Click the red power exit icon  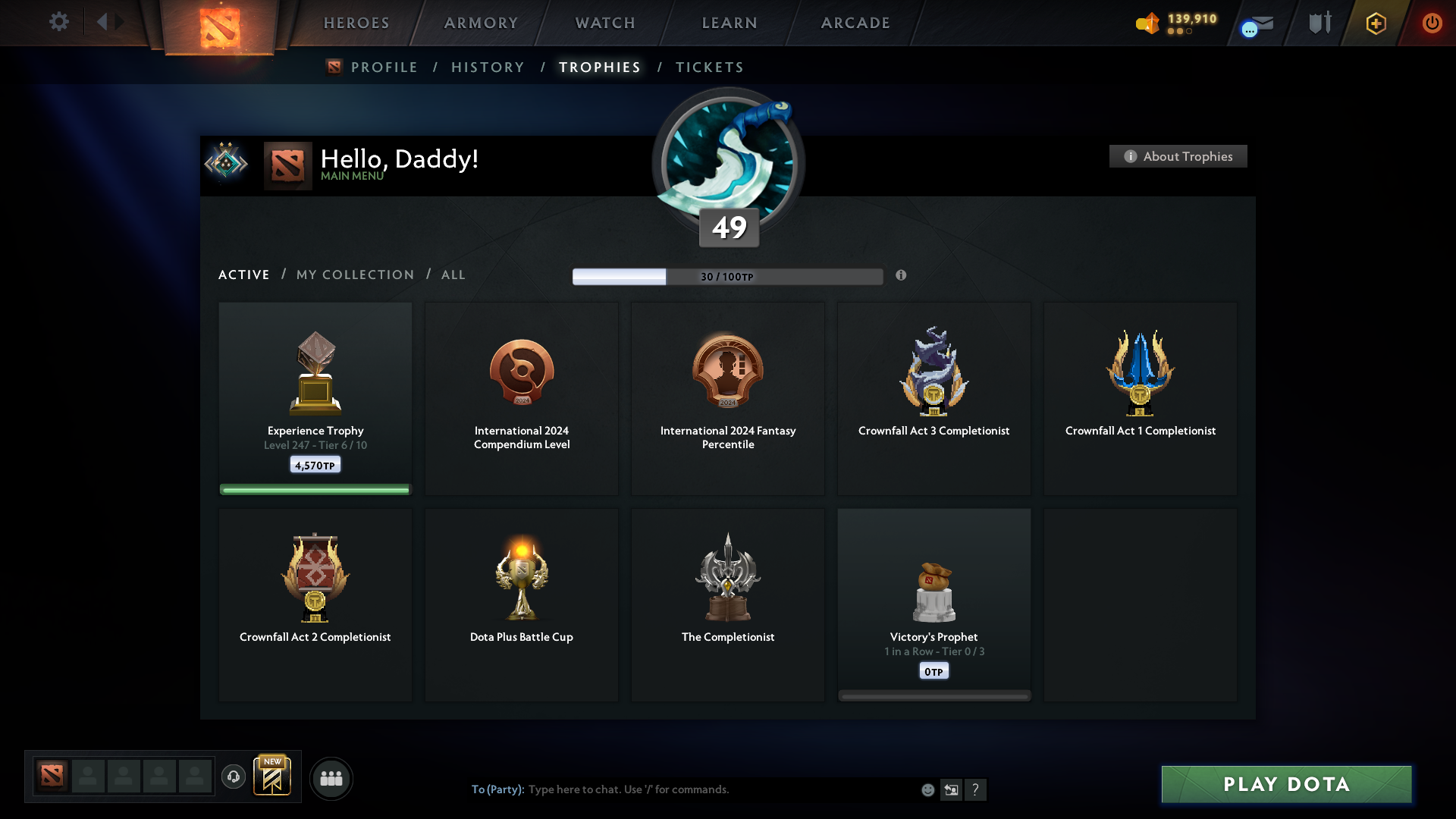pos(1432,23)
